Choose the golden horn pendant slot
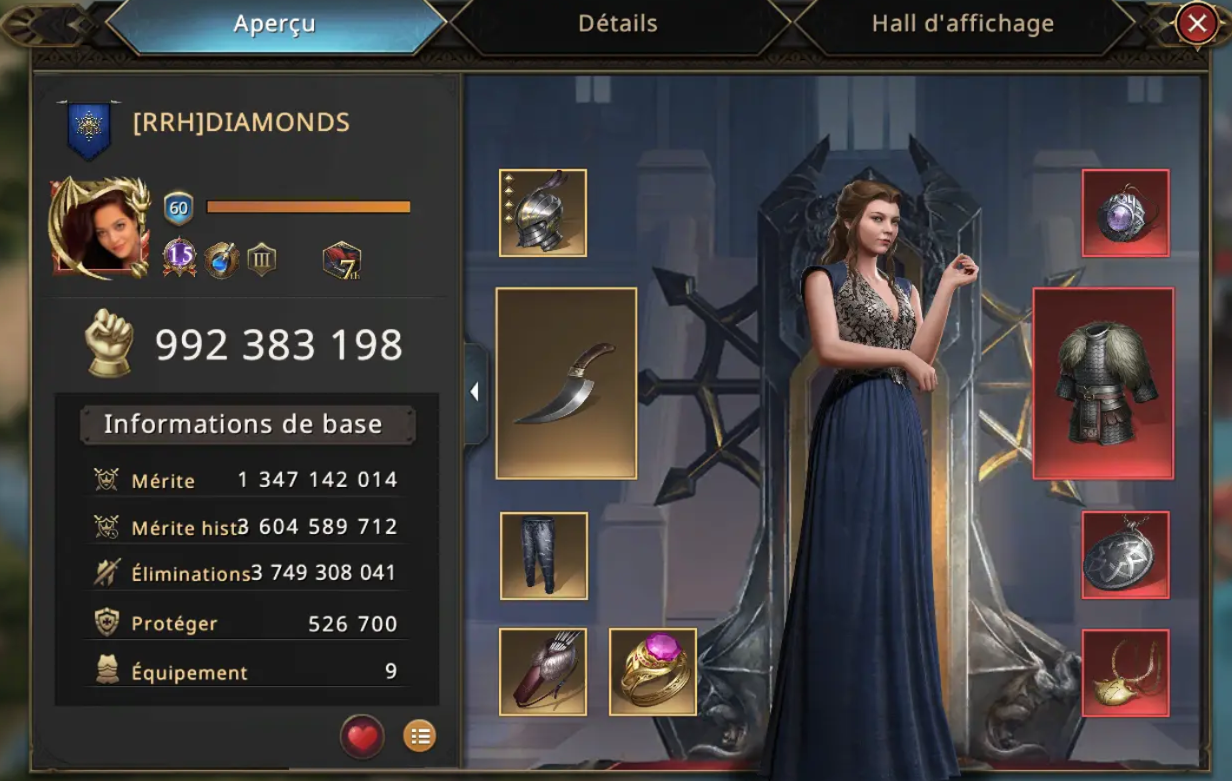1232x781 pixels. click(x=1126, y=672)
